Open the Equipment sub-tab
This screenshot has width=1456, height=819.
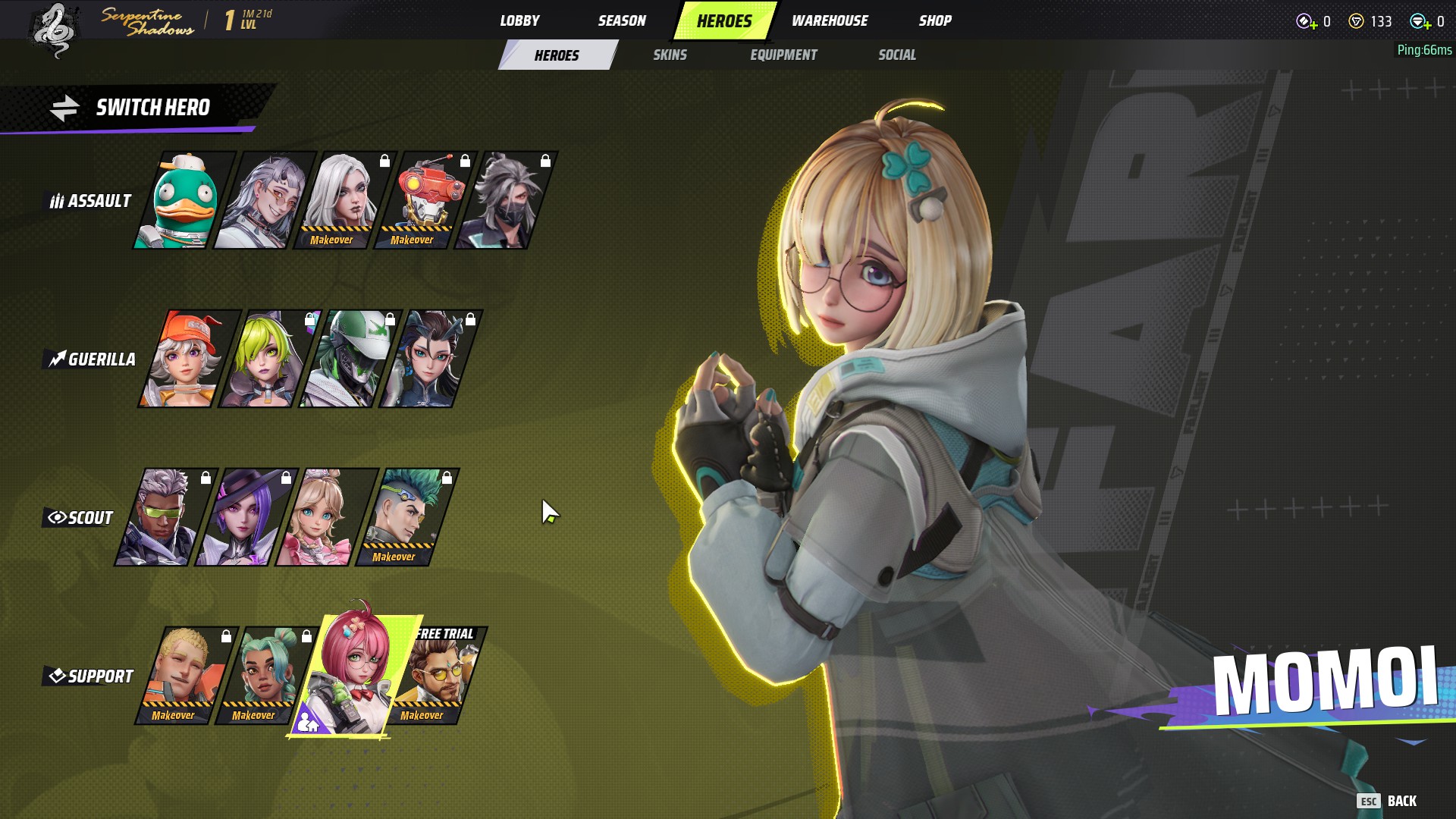tap(783, 55)
